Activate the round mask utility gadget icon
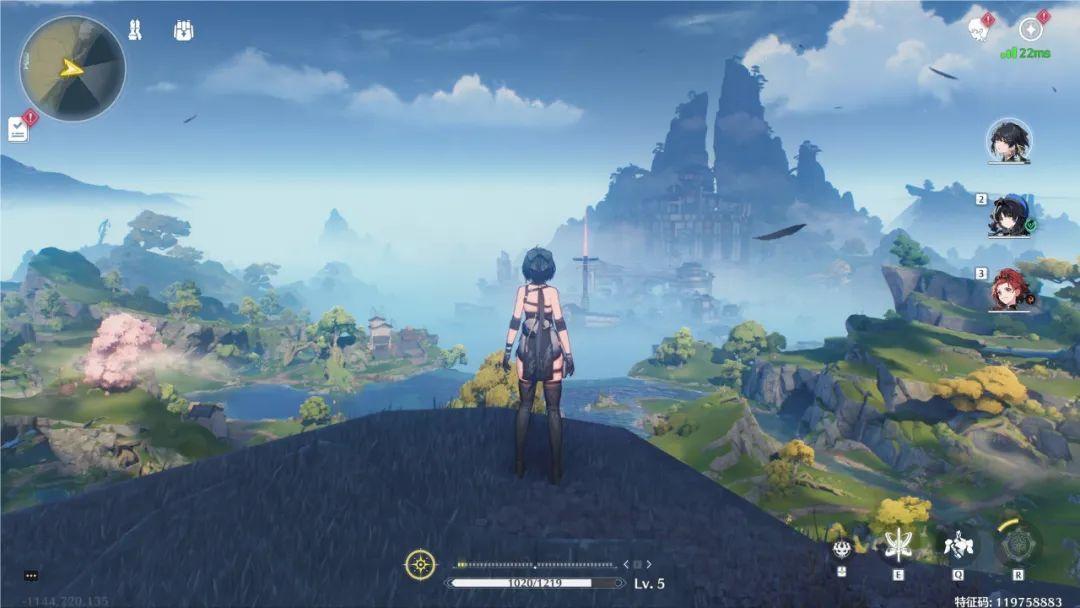The image size is (1080, 608). (842, 547)
